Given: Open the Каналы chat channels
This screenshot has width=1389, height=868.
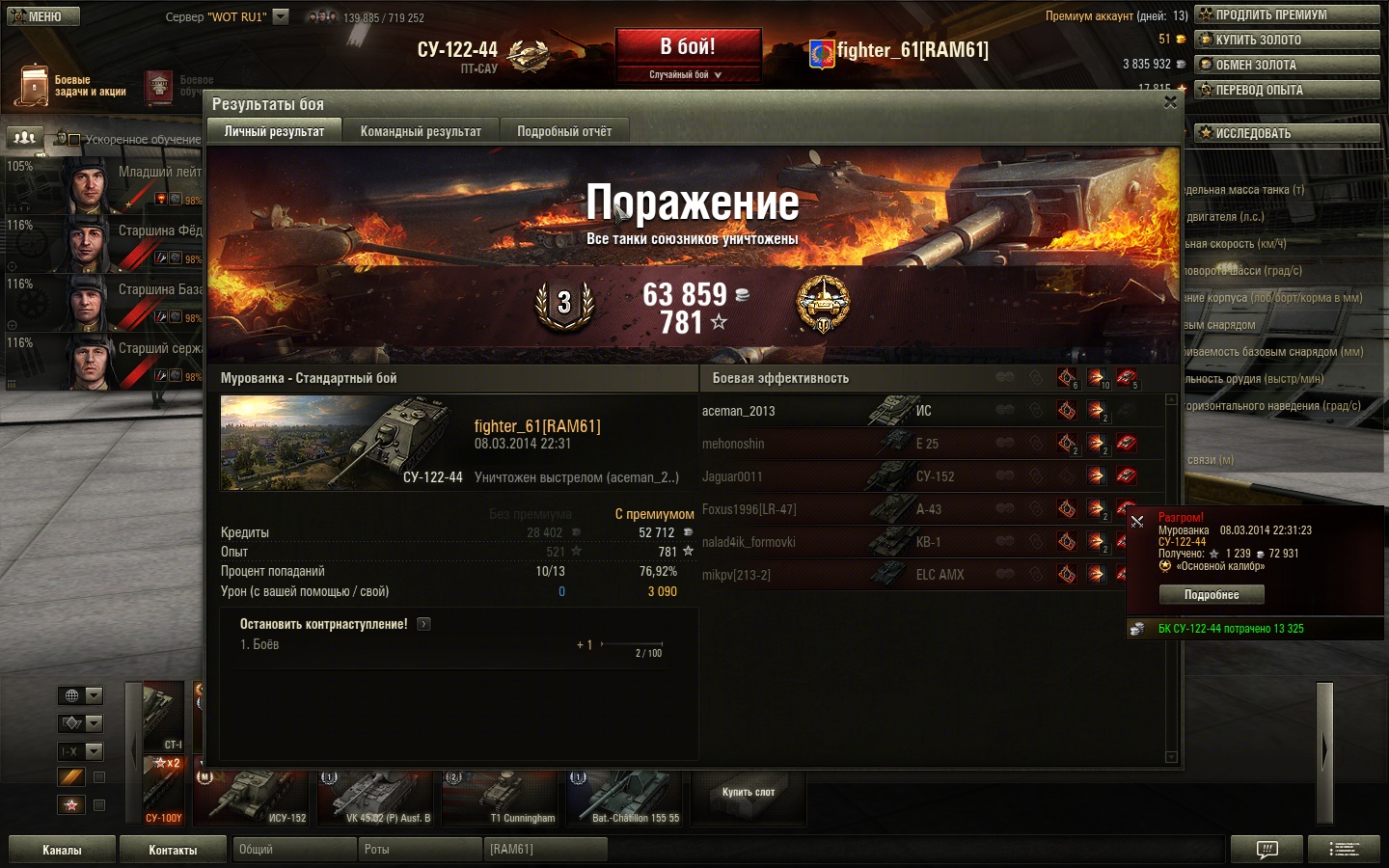Looking at the screenshot, I should click(62, 850).
